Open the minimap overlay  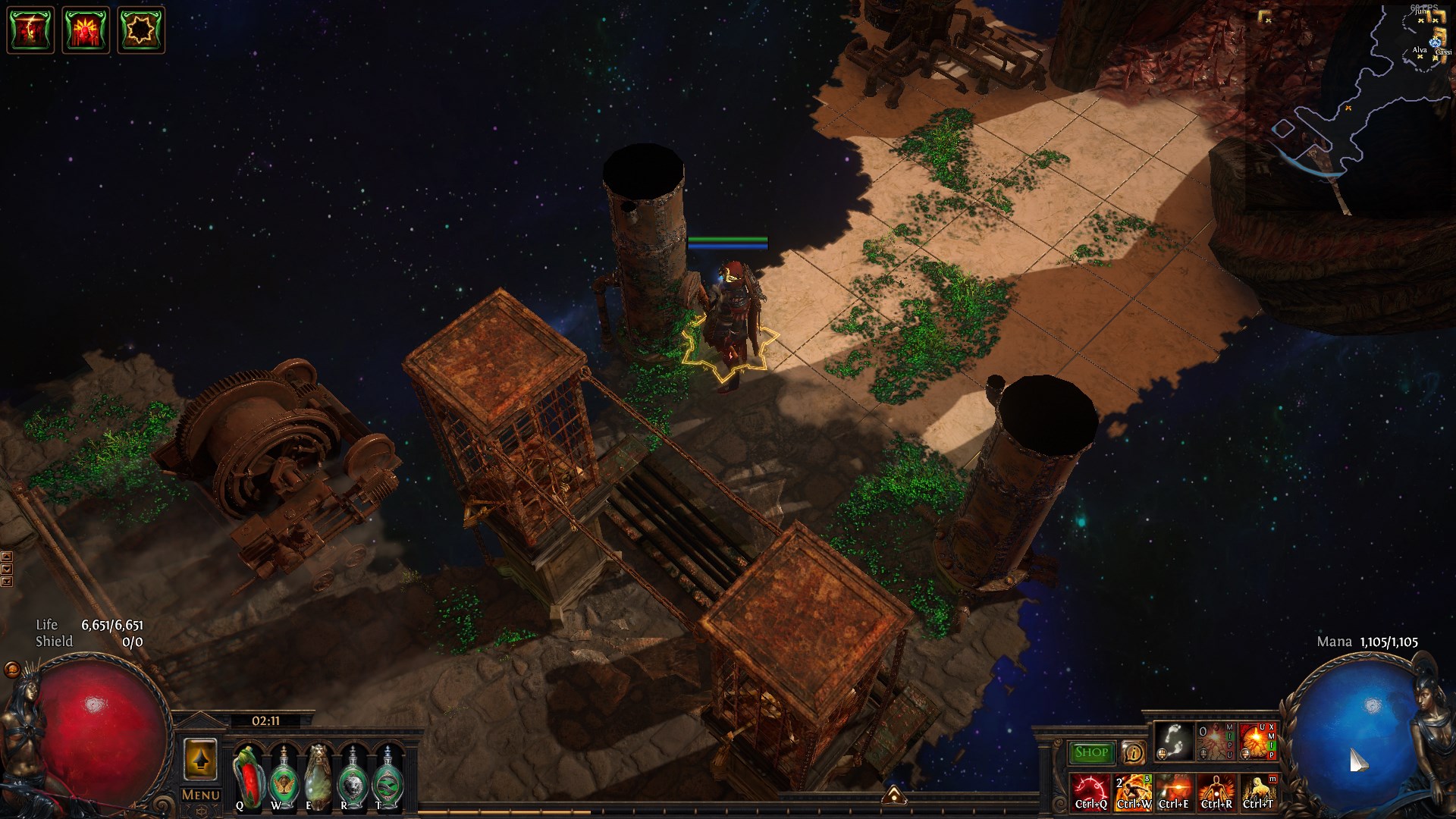coord(1350,106)
